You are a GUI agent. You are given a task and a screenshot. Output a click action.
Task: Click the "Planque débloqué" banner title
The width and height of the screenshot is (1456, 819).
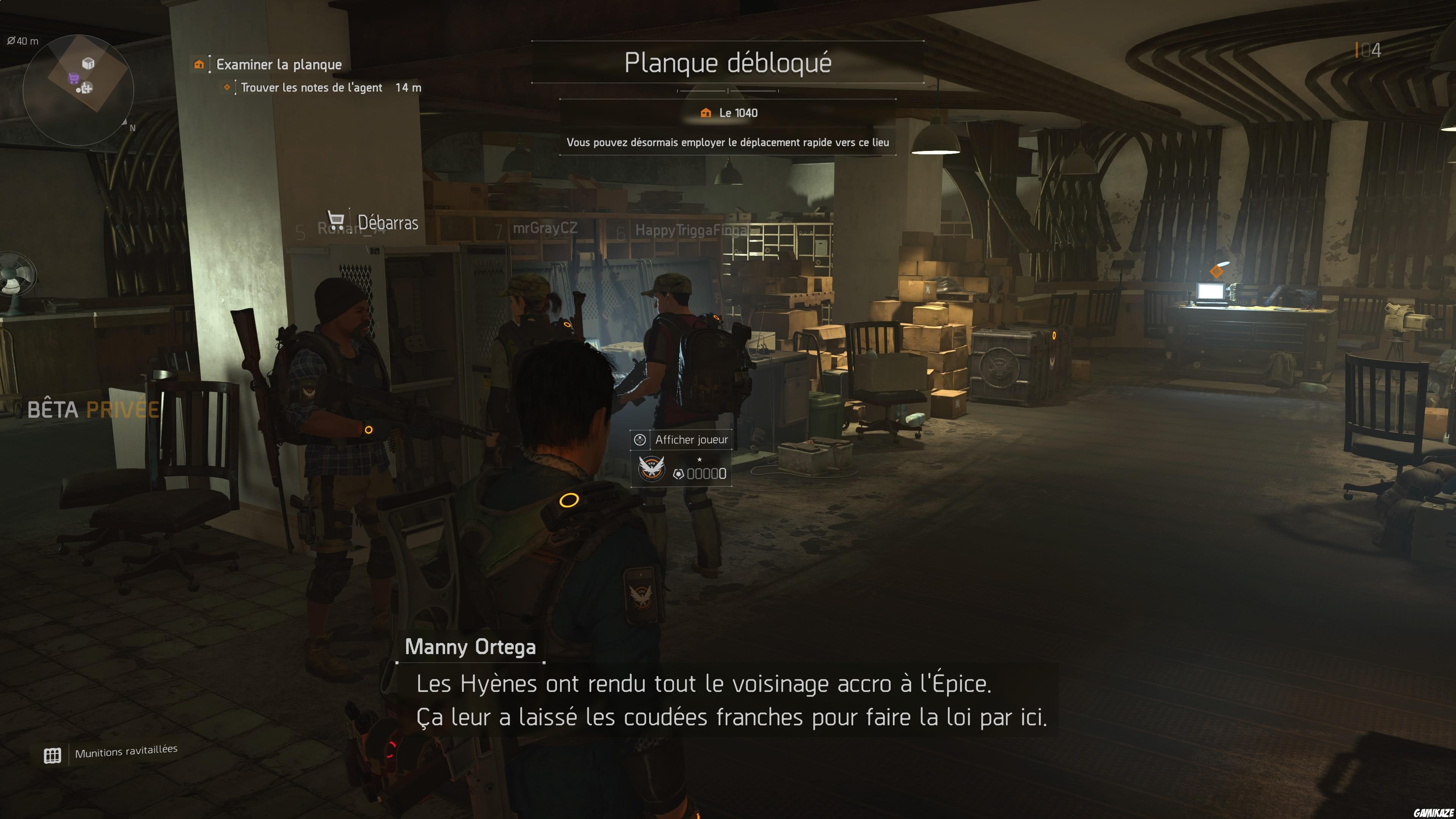728,63
